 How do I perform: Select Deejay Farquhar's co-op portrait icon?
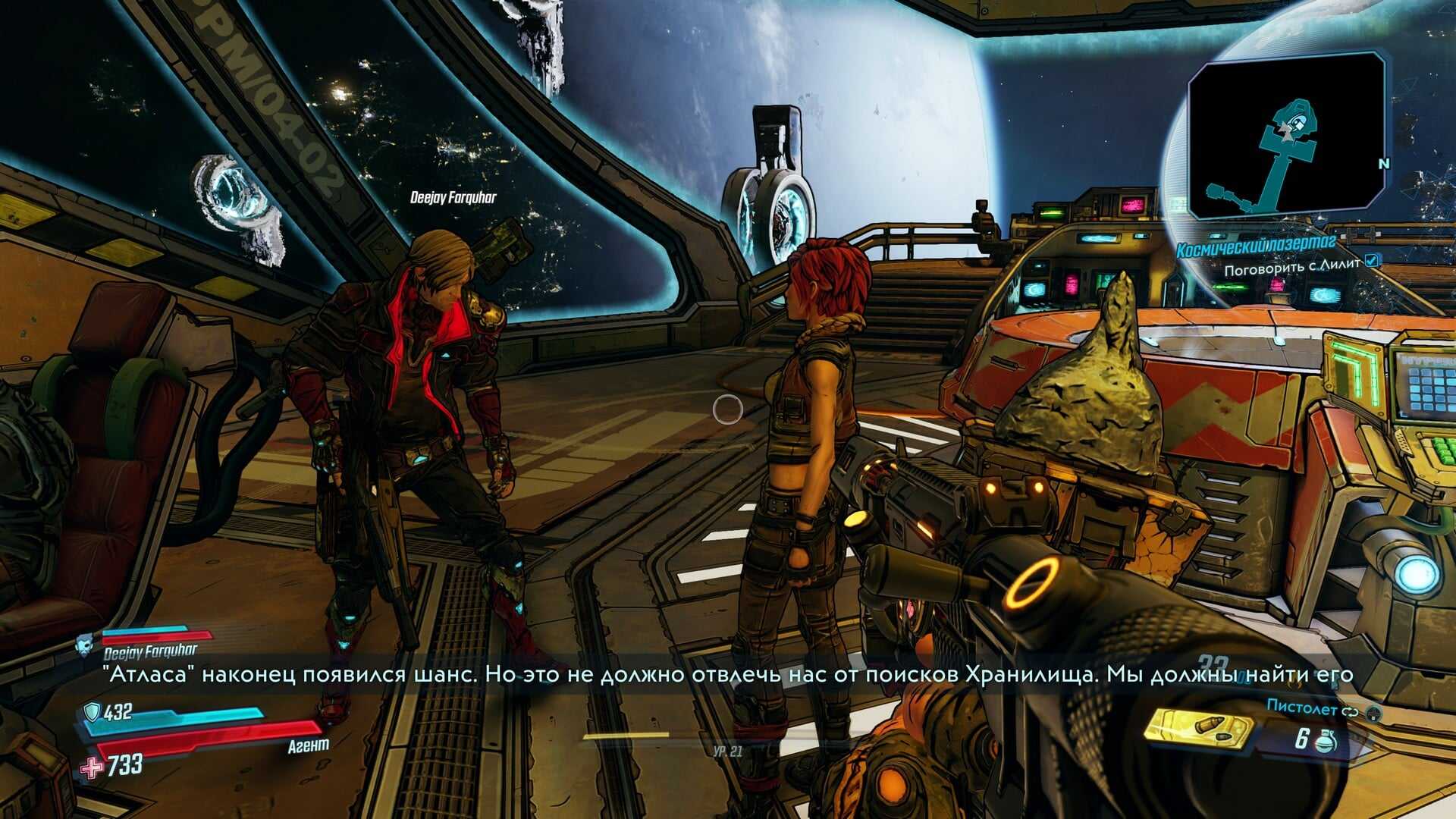pyautogui.click(x=85, y=645)
